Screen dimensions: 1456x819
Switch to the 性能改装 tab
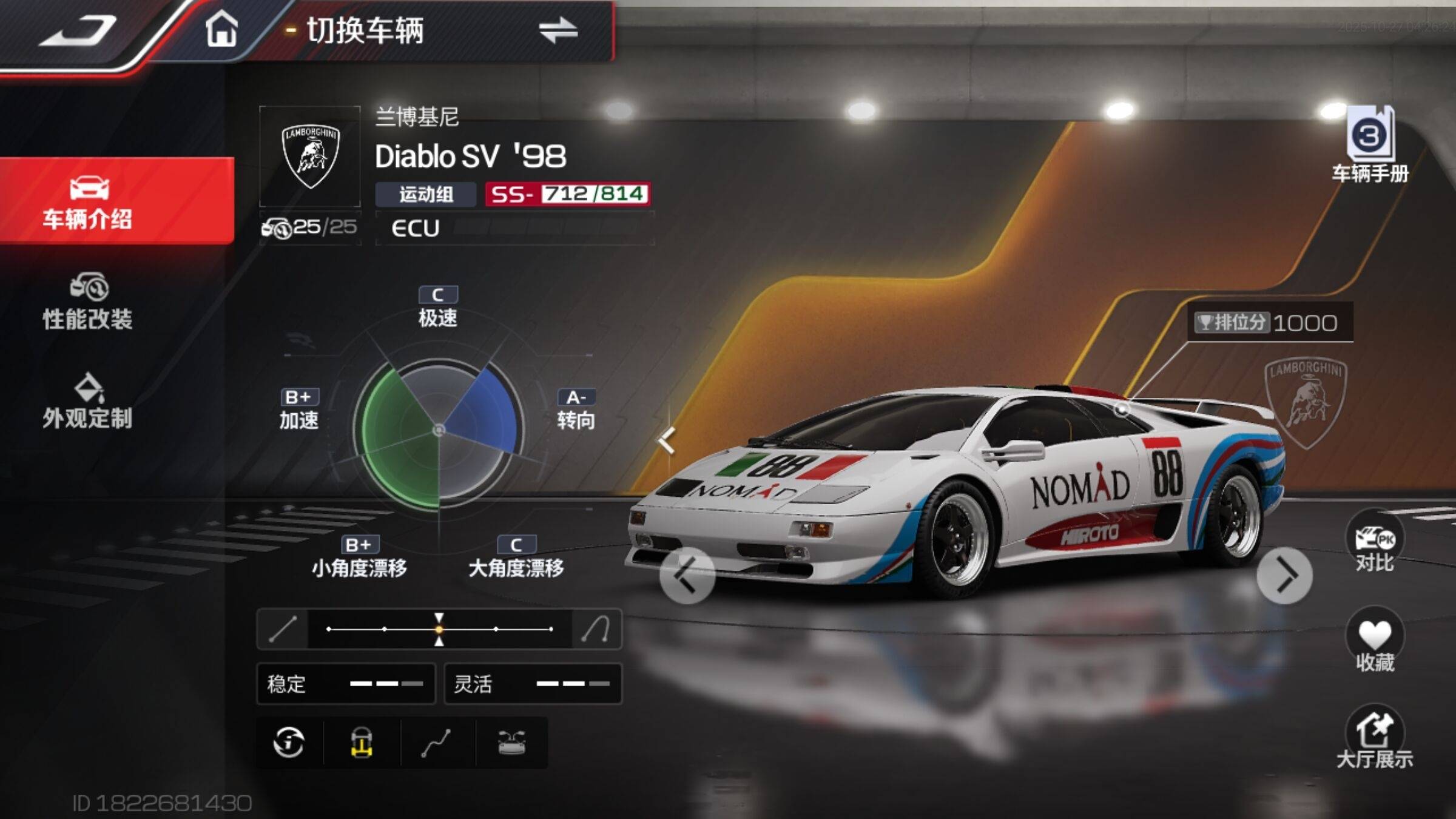point(88,302)
